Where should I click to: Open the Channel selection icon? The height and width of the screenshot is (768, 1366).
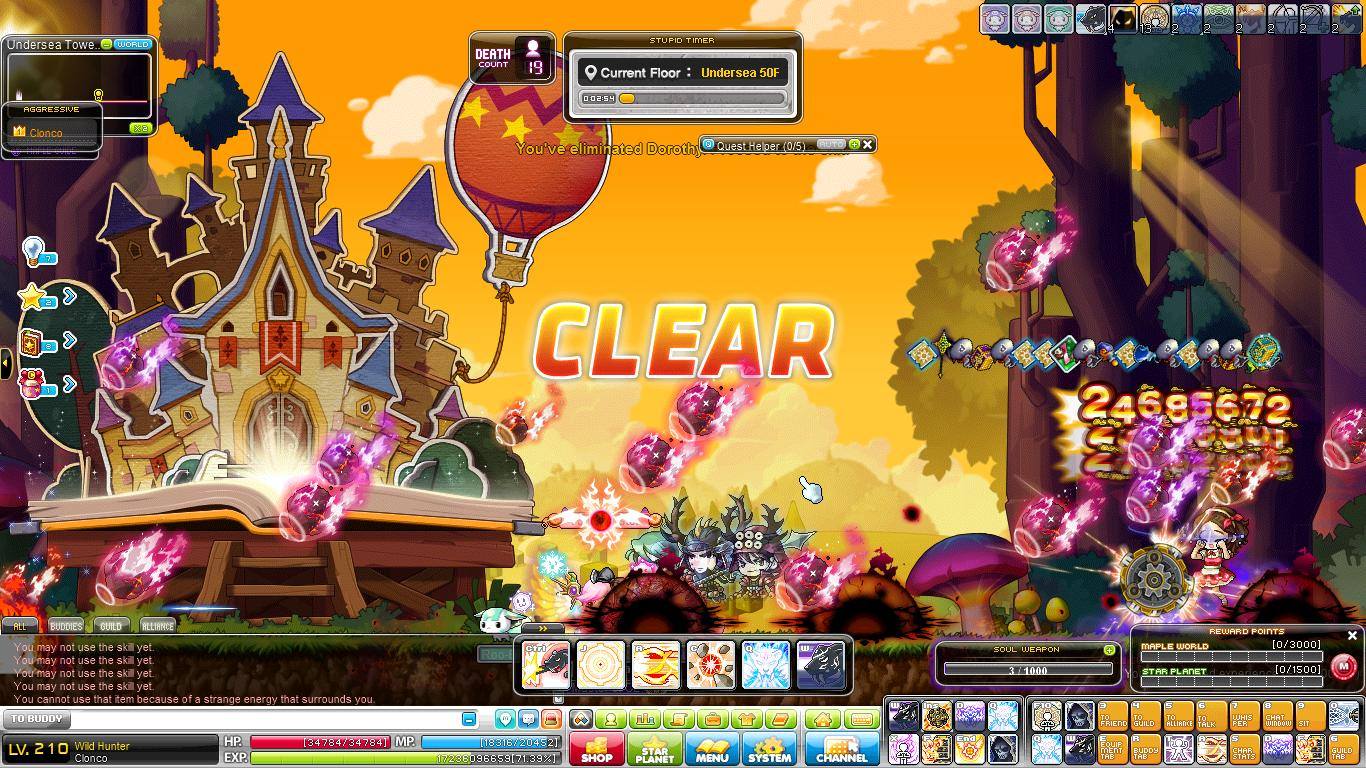[841, 750]
